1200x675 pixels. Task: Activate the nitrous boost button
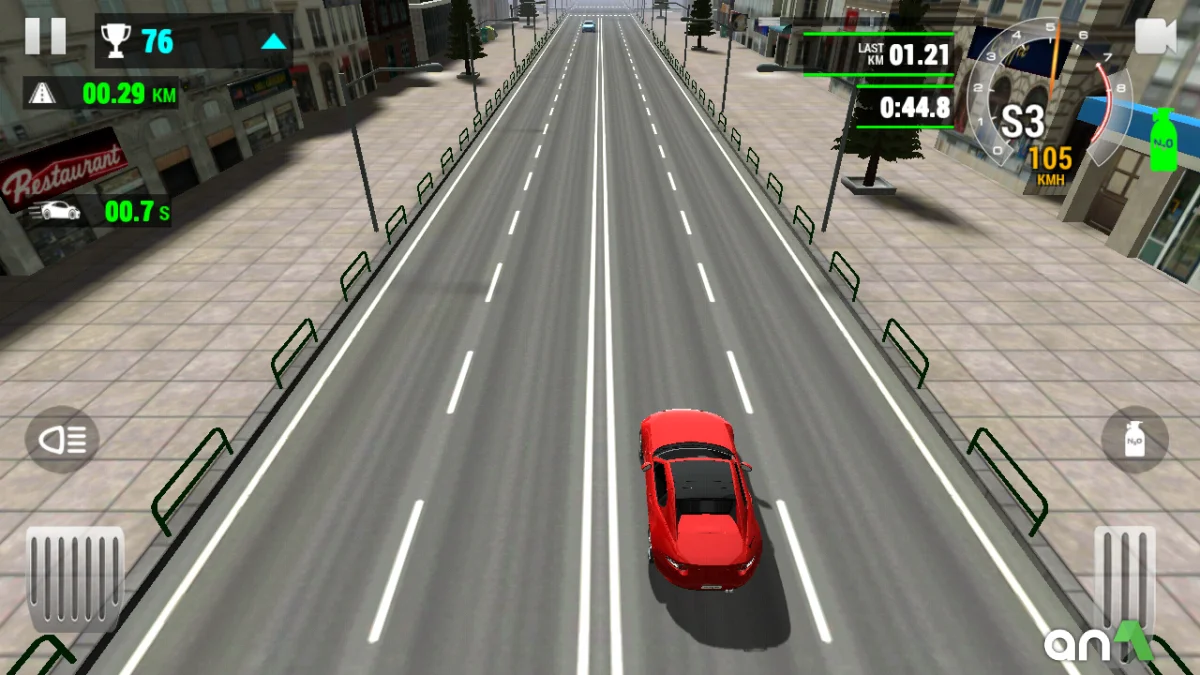point(1134,439)
